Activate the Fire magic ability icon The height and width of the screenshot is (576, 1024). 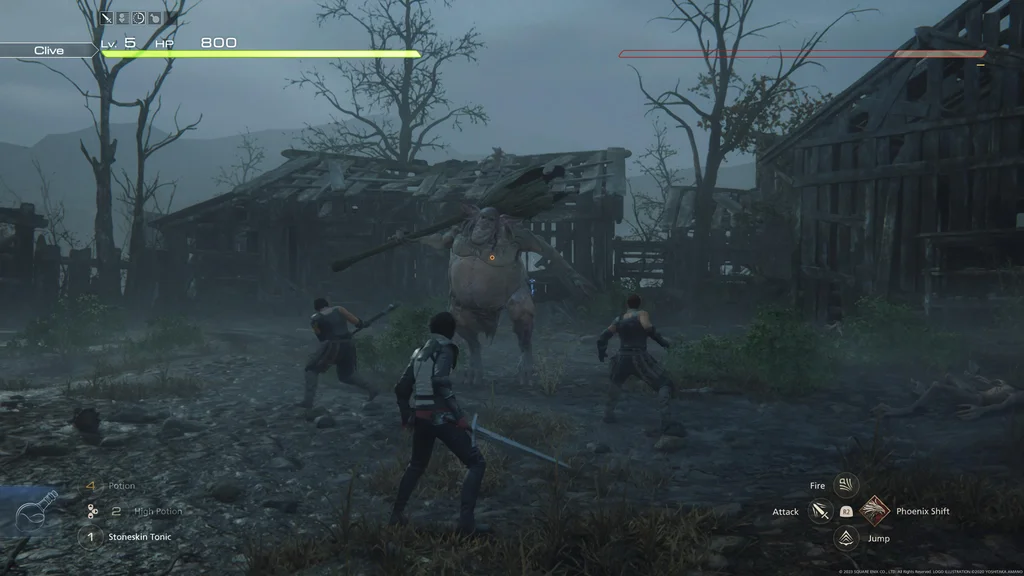(846, 486)
